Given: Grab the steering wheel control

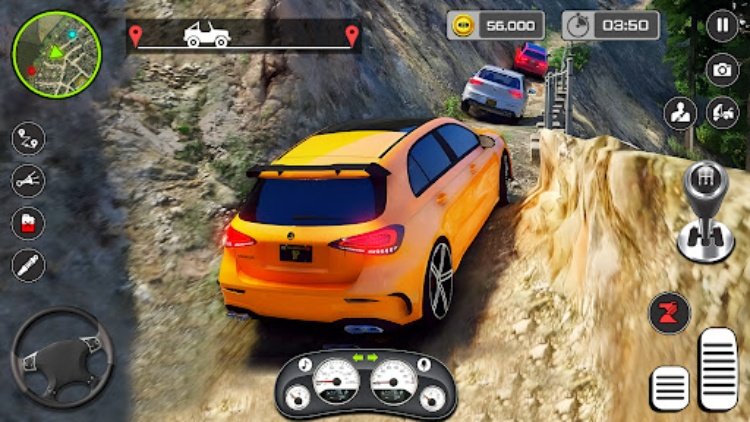Looking at the screenshot, I should (x=61, y=357).
